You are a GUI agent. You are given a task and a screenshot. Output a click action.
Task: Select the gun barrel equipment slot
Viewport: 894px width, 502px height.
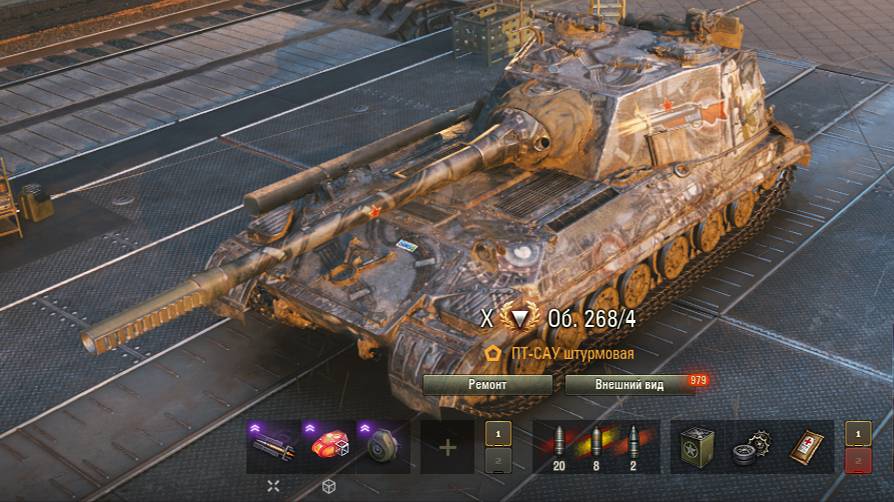[274, 446]
